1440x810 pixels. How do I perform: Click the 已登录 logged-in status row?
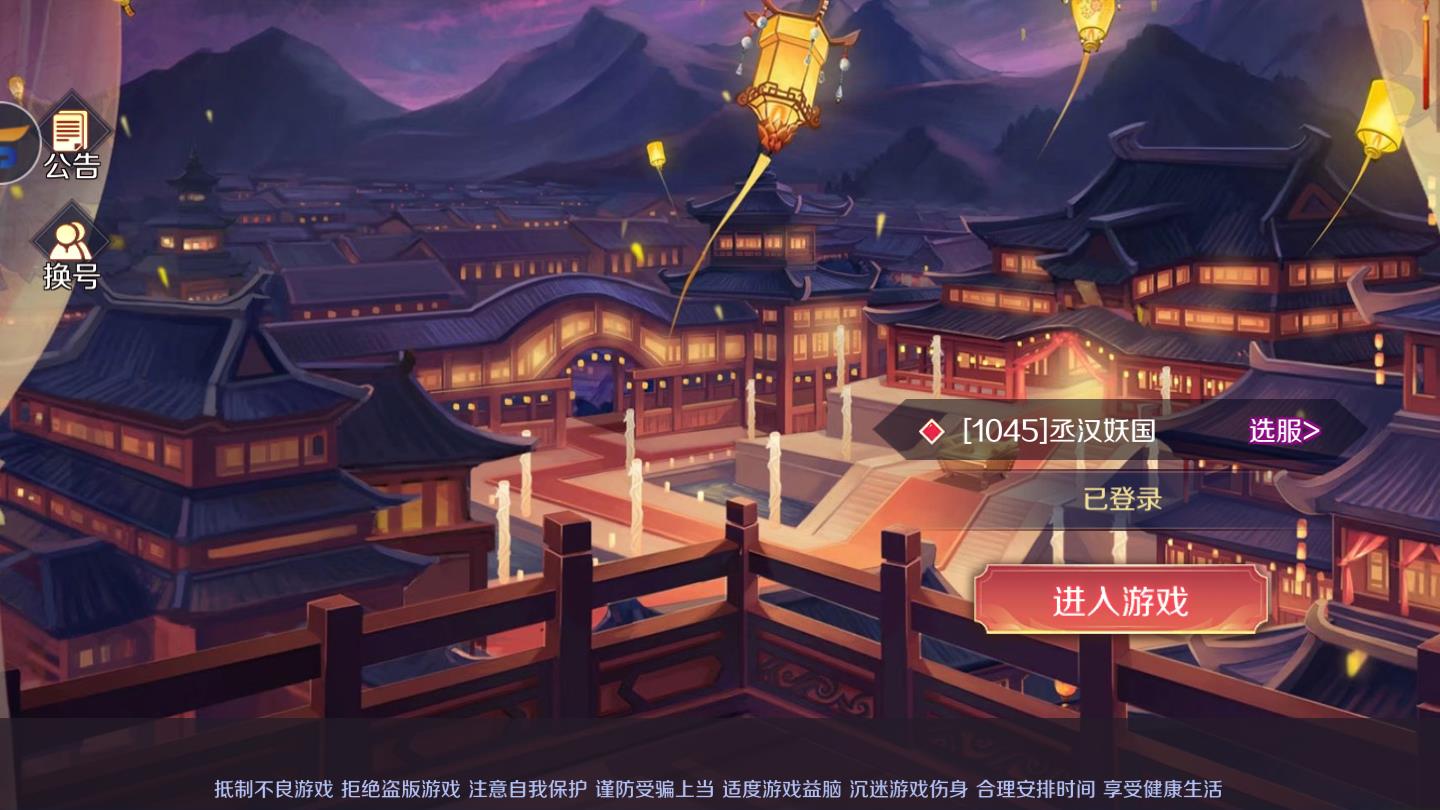click(1123, 500)
